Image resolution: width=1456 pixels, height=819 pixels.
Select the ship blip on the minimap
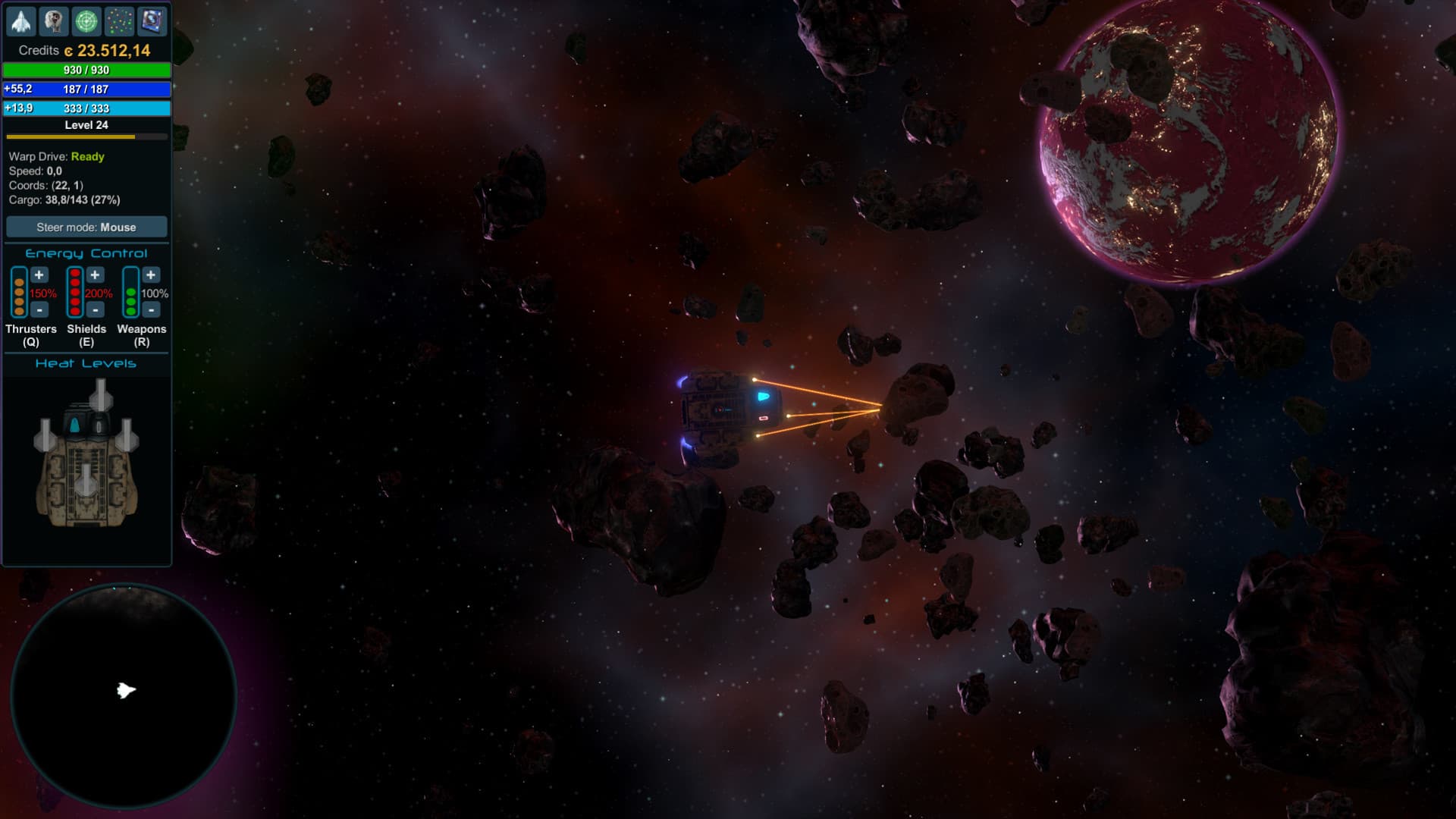point(127,689)
